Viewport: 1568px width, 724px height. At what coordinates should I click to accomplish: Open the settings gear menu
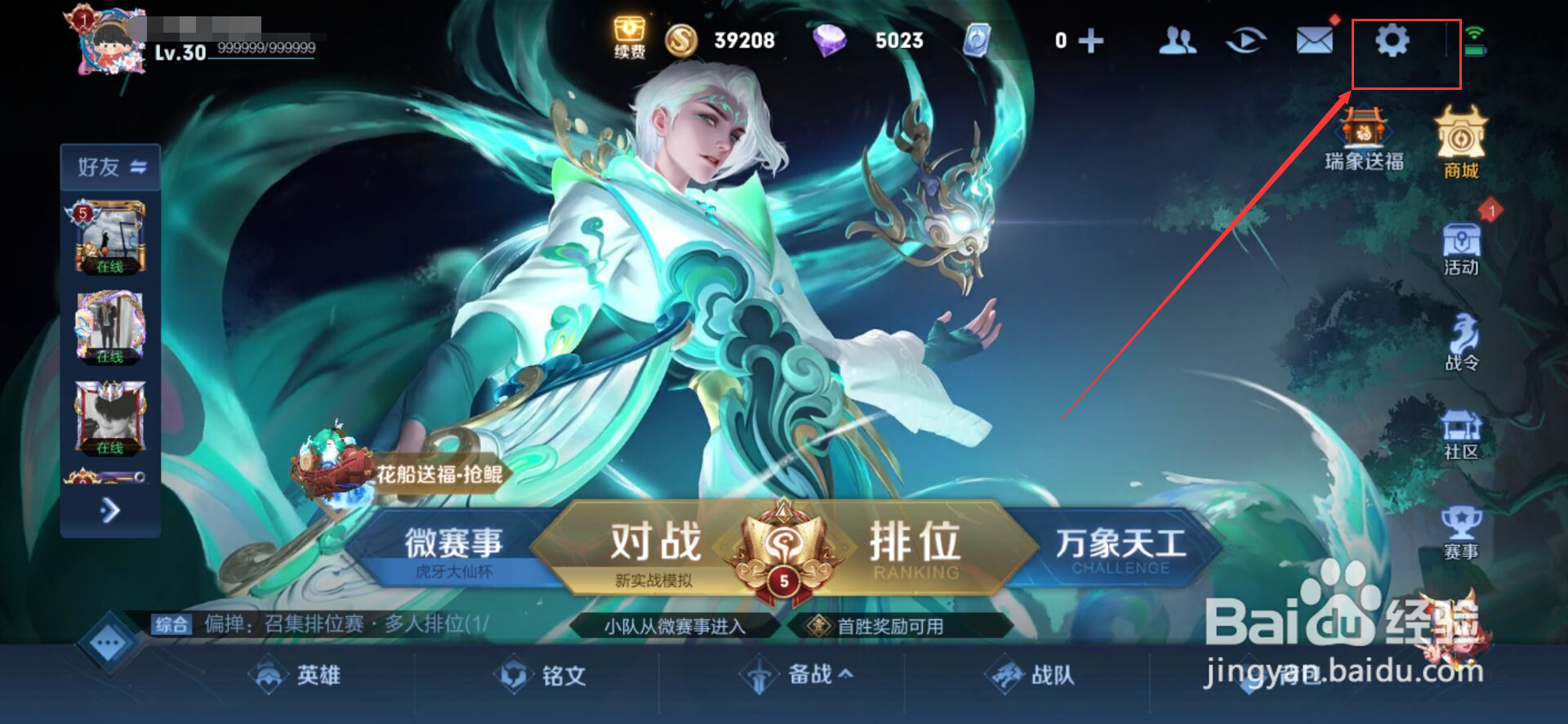point(1392,41)
